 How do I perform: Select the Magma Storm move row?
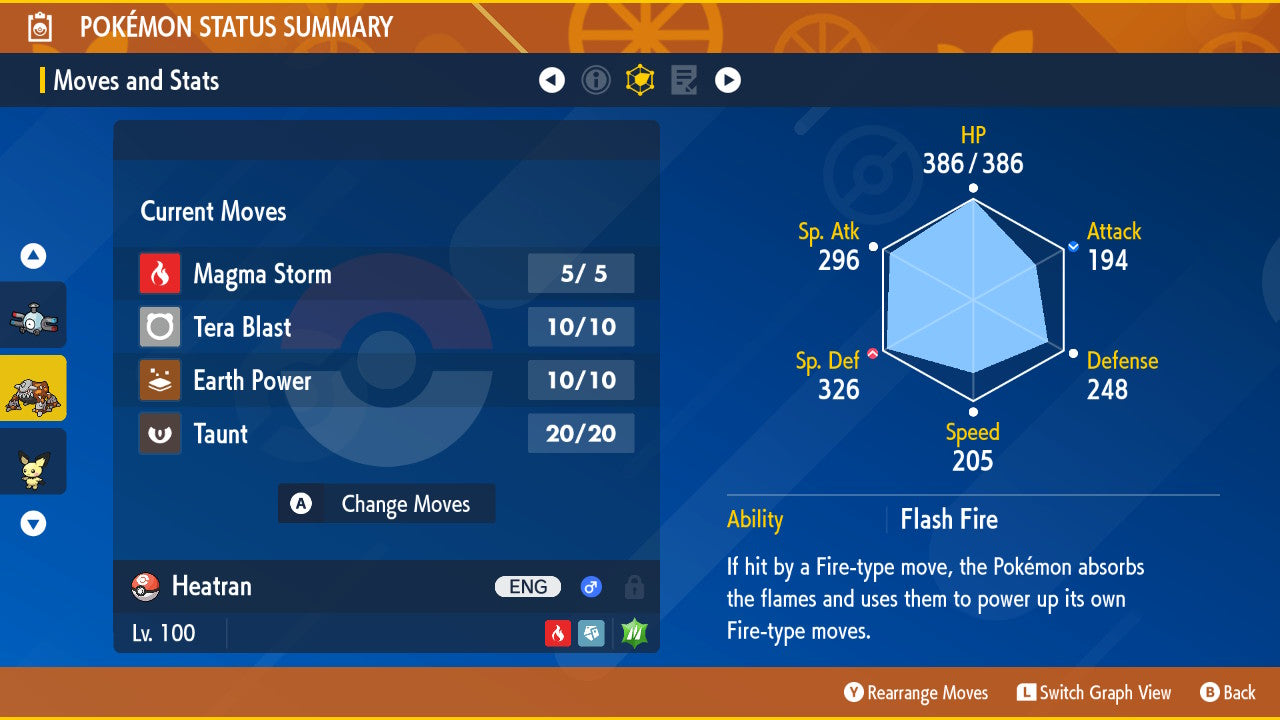[x=386, y=274]
